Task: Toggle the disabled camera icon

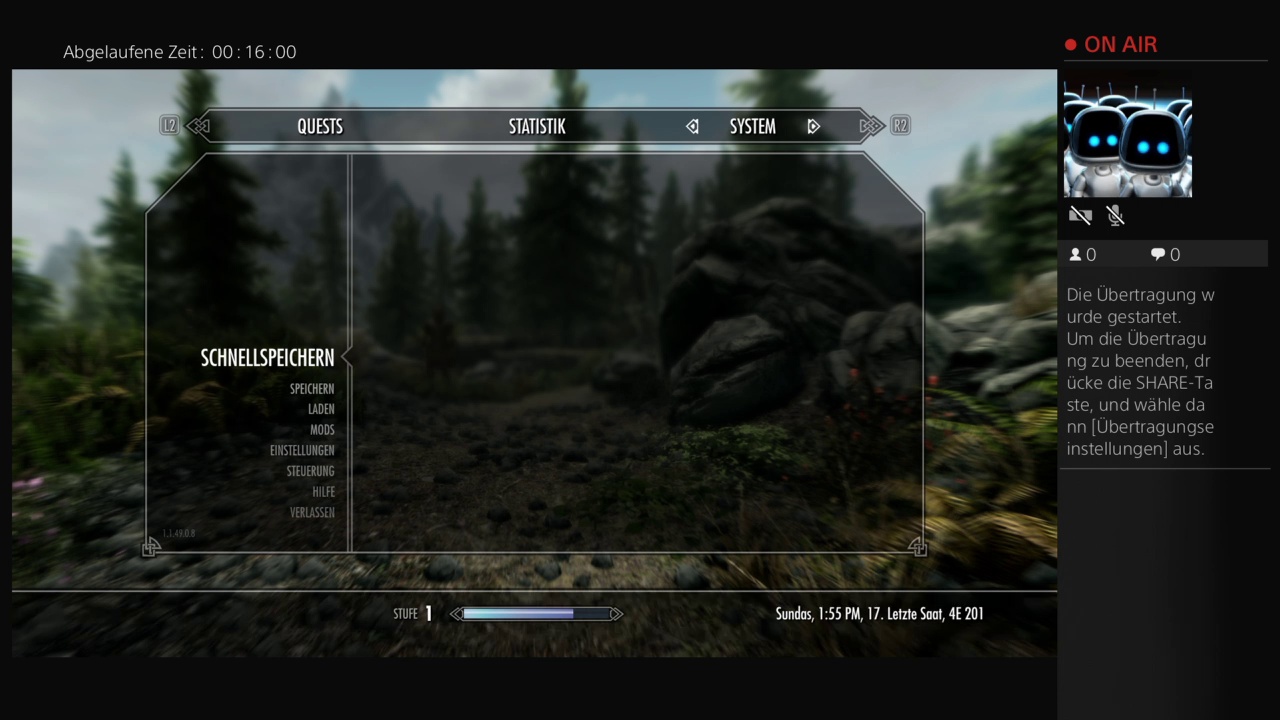Action: [1080, 215]
